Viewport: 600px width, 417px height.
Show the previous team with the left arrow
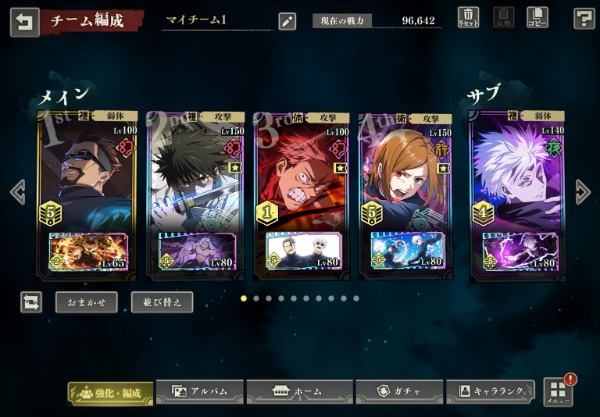17,192
